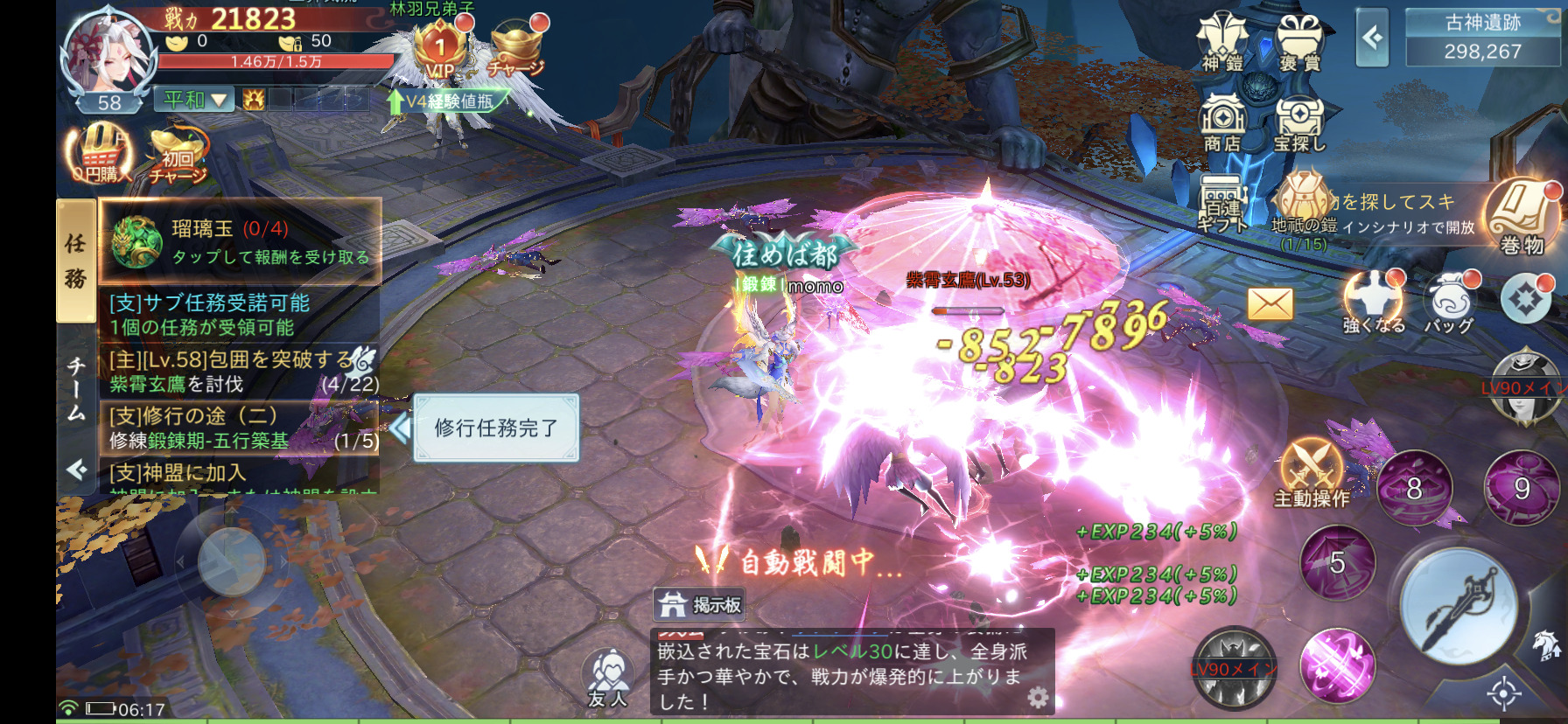Screen dimensions: 1568x724
Task: Open the バッグ inventory bag
Action: point(1450,302)
